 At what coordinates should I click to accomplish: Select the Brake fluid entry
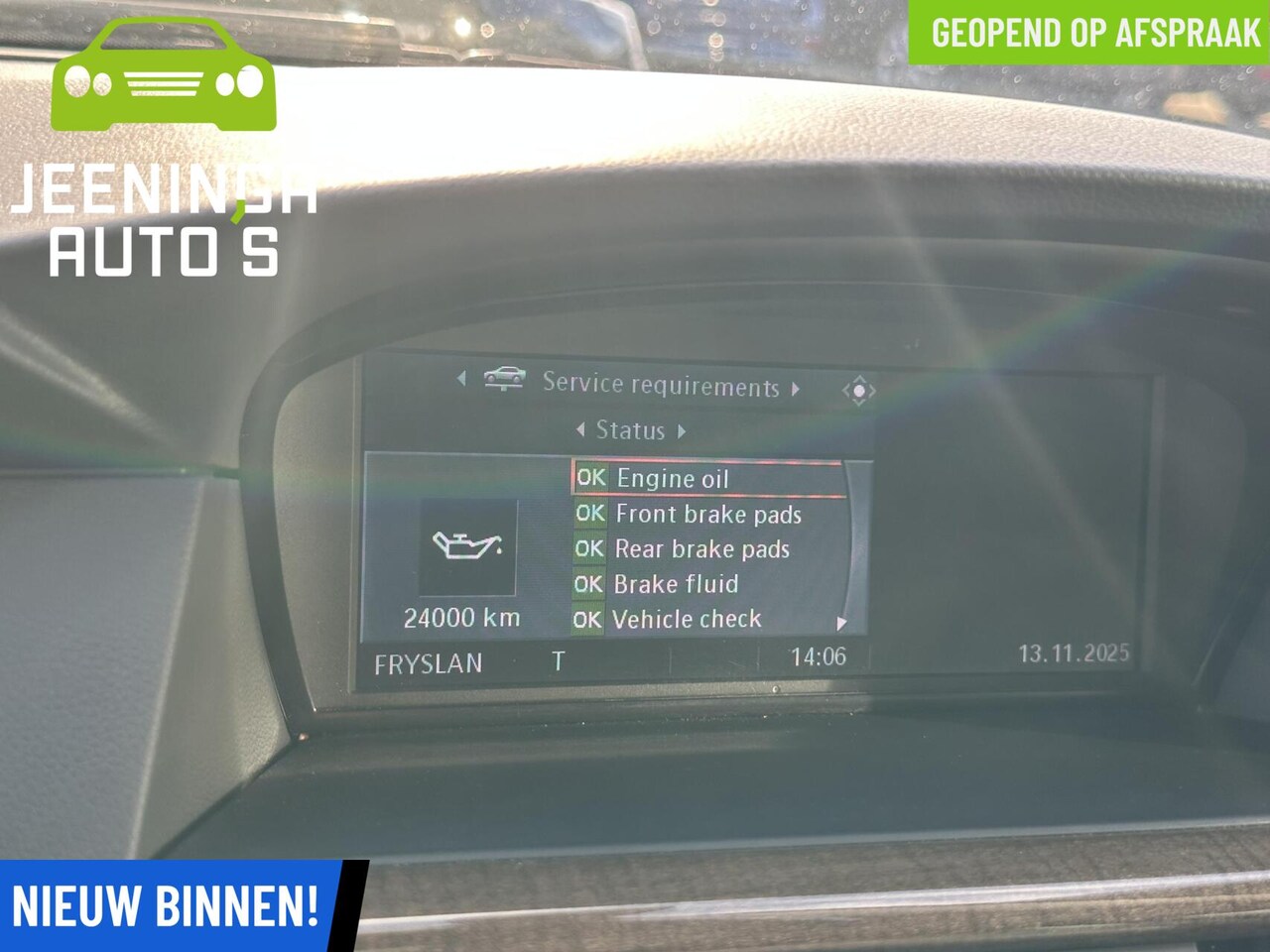coord(676,584)
